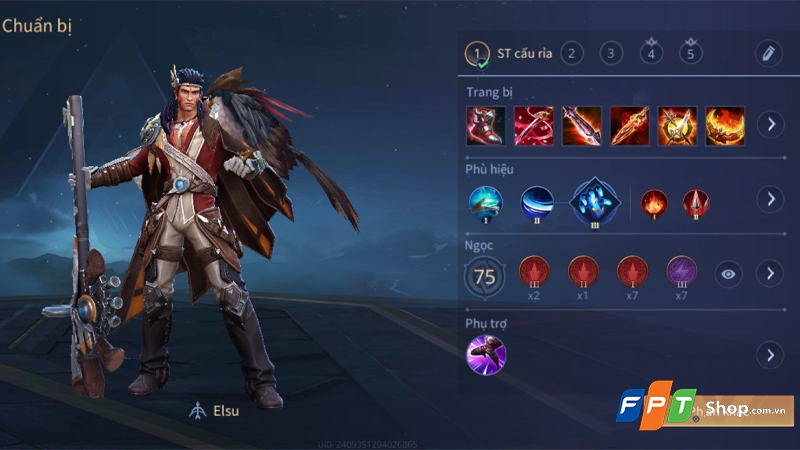This screenshot has width=800, height=450.
Task: Switch to build preset 4
Action: point(652,54)
